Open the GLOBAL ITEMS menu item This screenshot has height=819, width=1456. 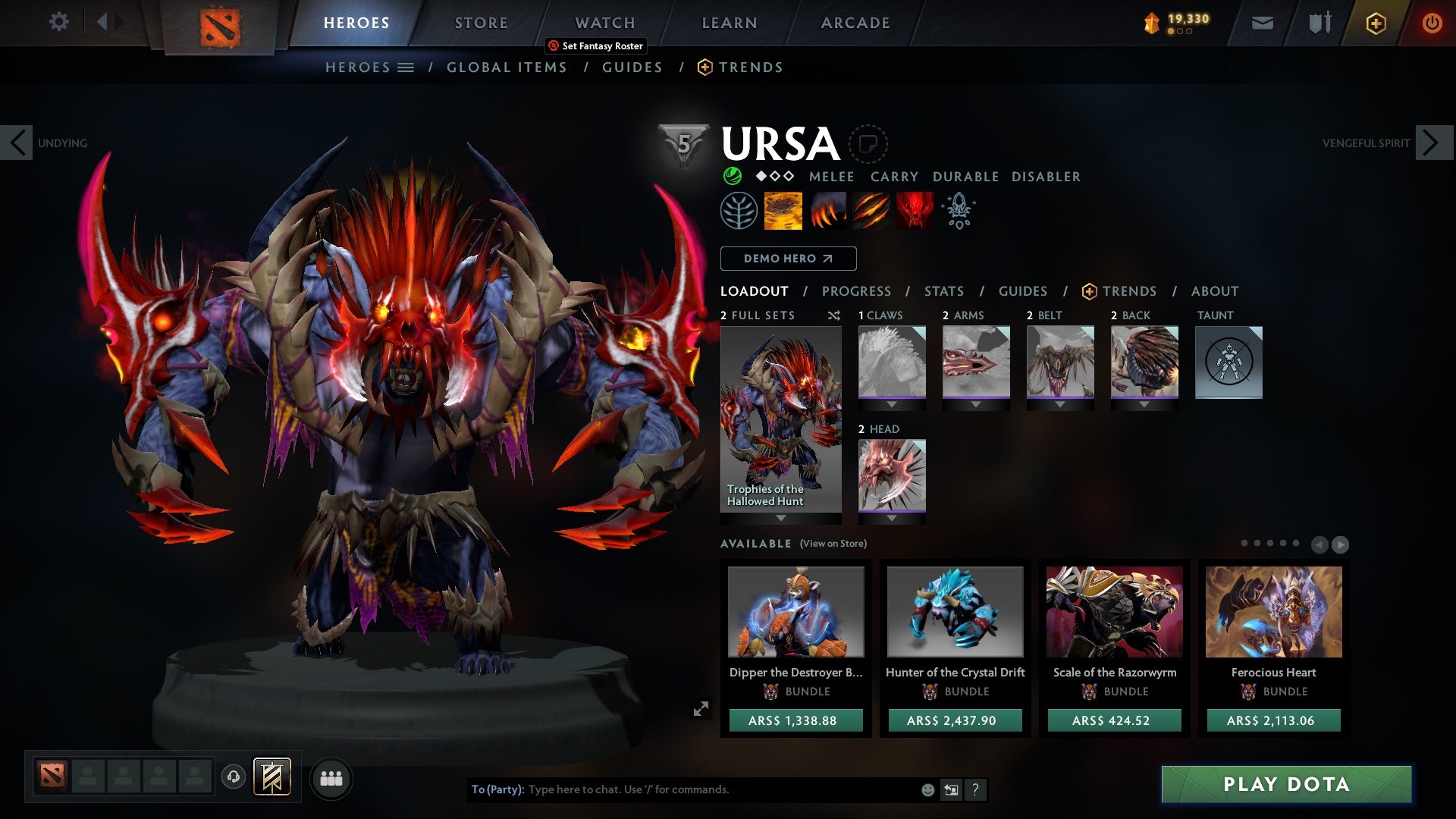click(507, 67)
